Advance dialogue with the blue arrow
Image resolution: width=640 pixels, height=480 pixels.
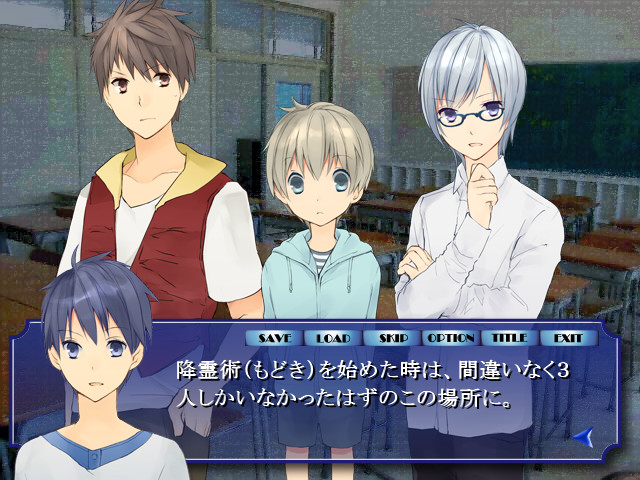click(584, 436)
